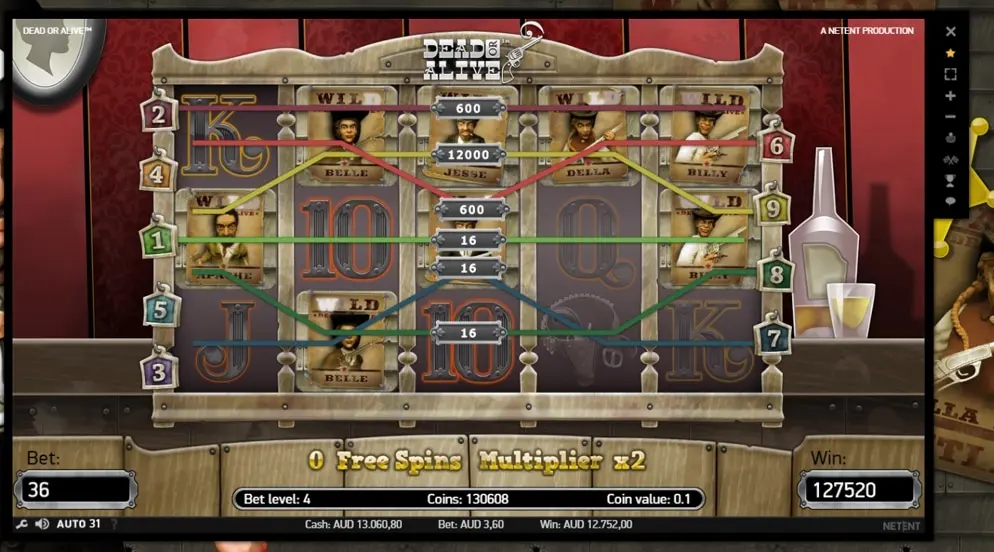Viewport: 994px width, 552px height.
Task: Select payline marker number 6
Action: (x=776, y=144)
